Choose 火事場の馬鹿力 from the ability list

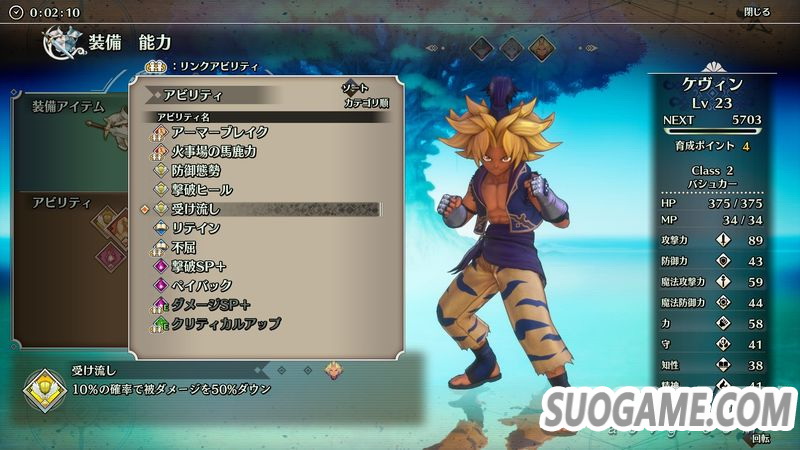(x=213, y=151)
